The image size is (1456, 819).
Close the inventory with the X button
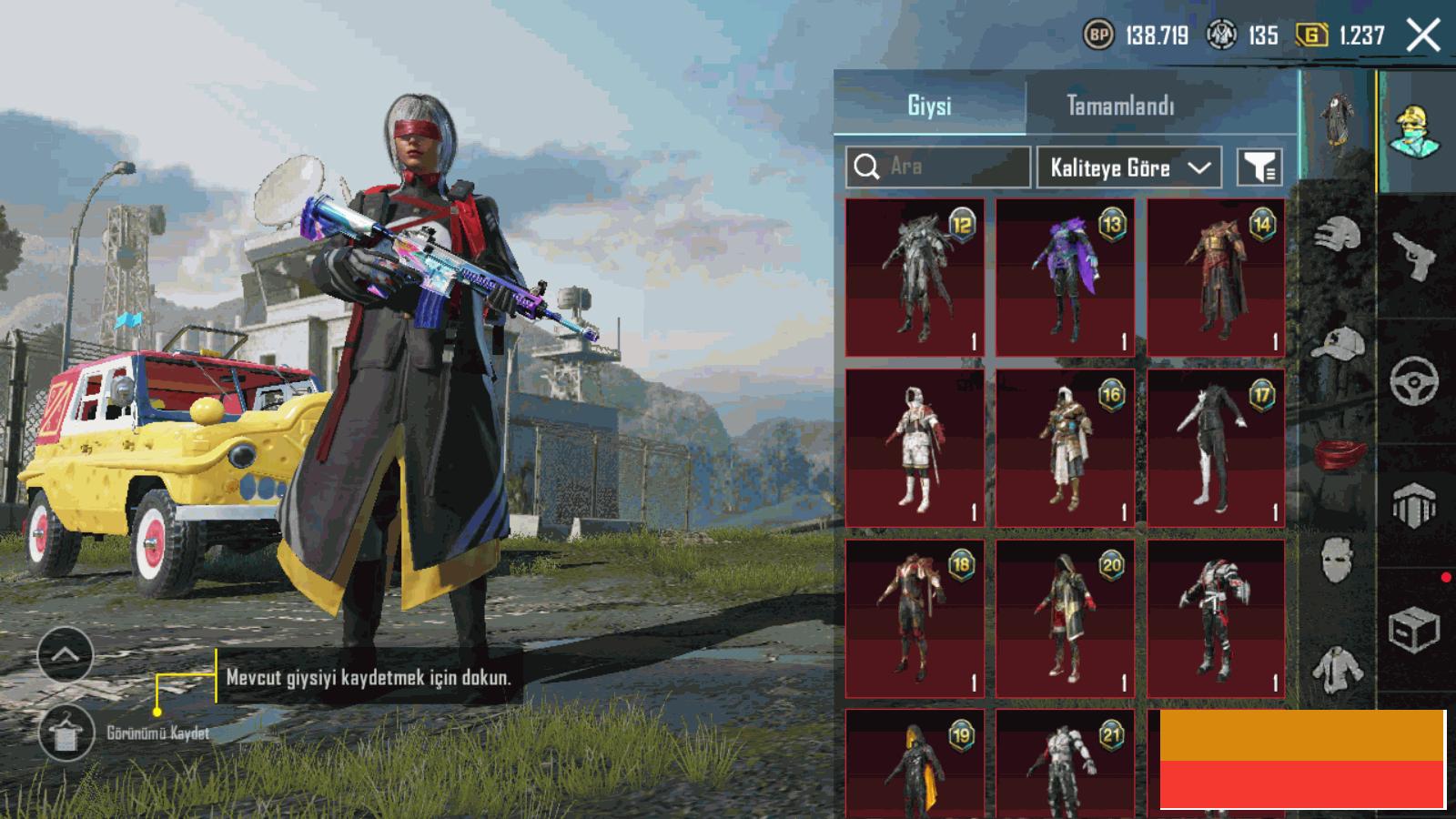1423,35
